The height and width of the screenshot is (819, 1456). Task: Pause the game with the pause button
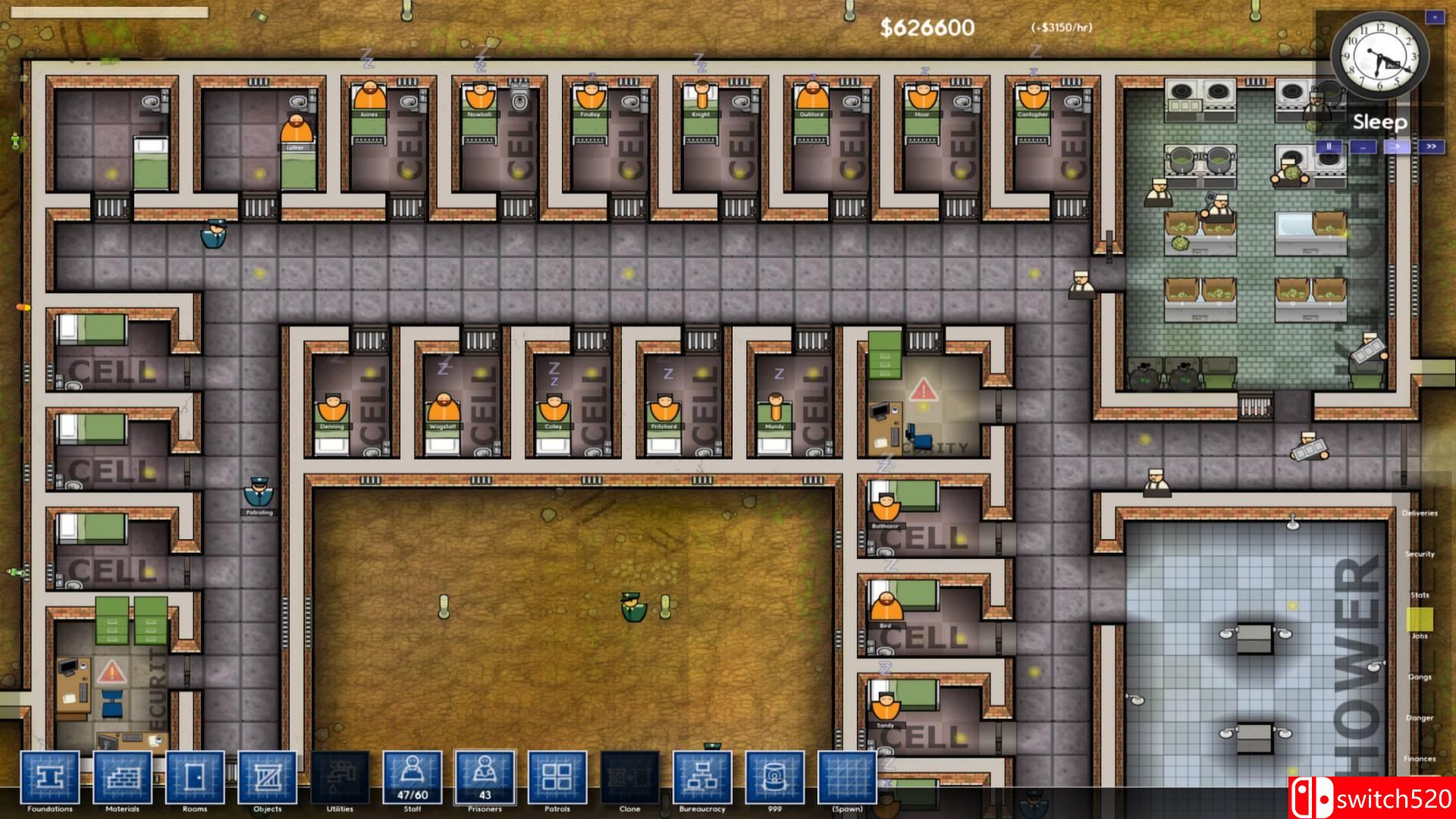(1329, 147)
